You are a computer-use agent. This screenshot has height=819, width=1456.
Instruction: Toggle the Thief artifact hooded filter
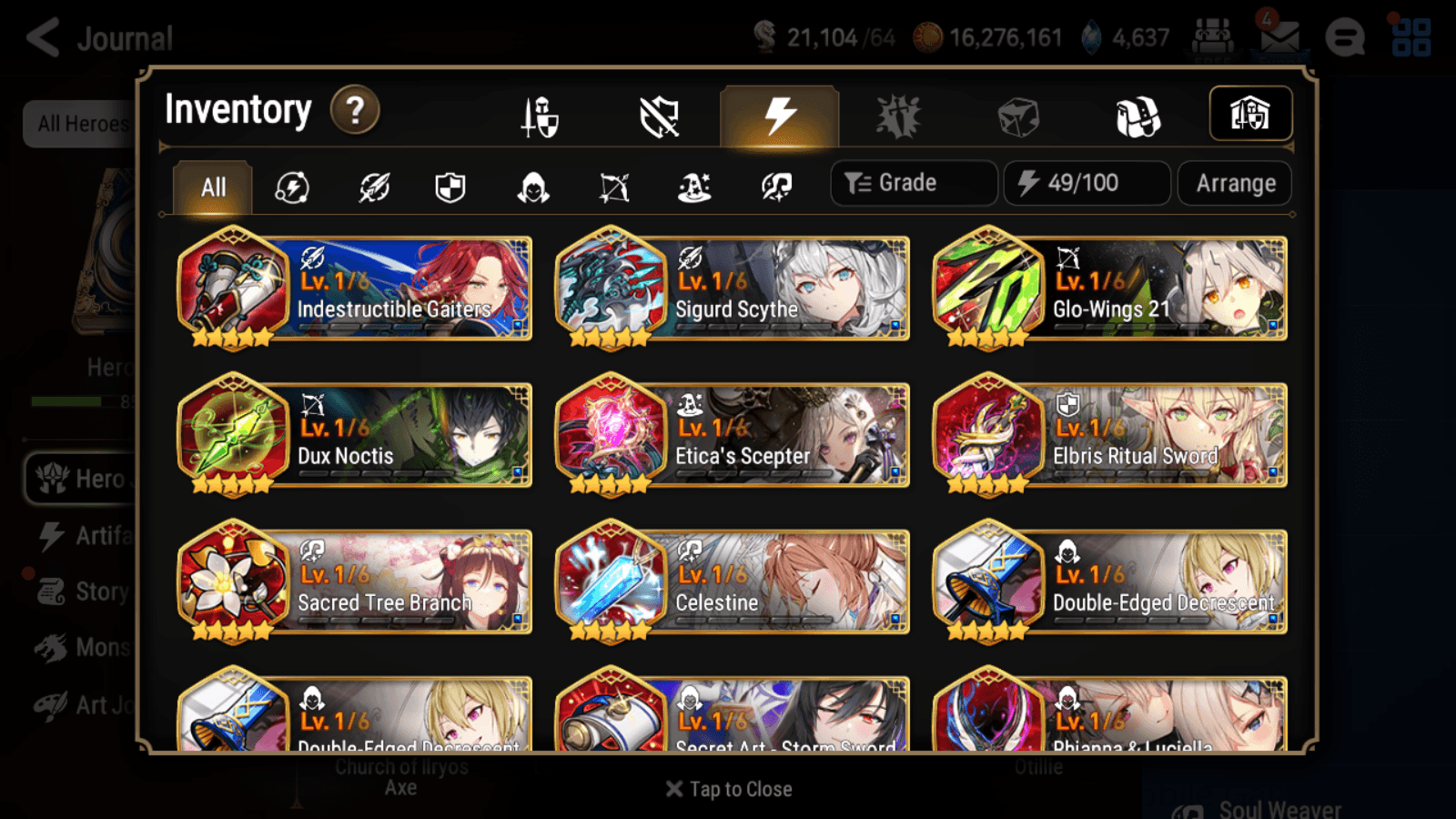532,187
